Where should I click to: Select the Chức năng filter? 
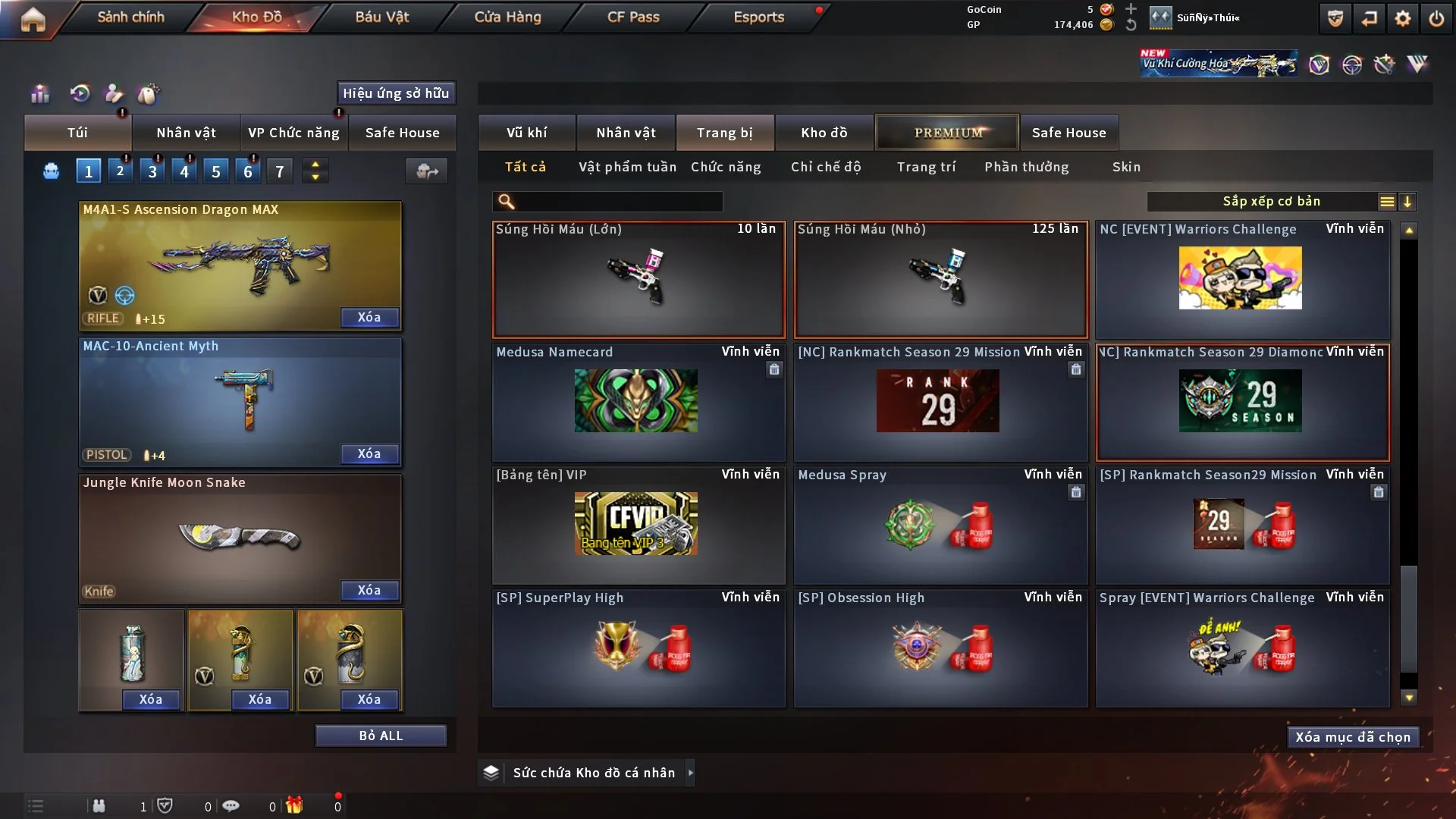pos(726,167)
